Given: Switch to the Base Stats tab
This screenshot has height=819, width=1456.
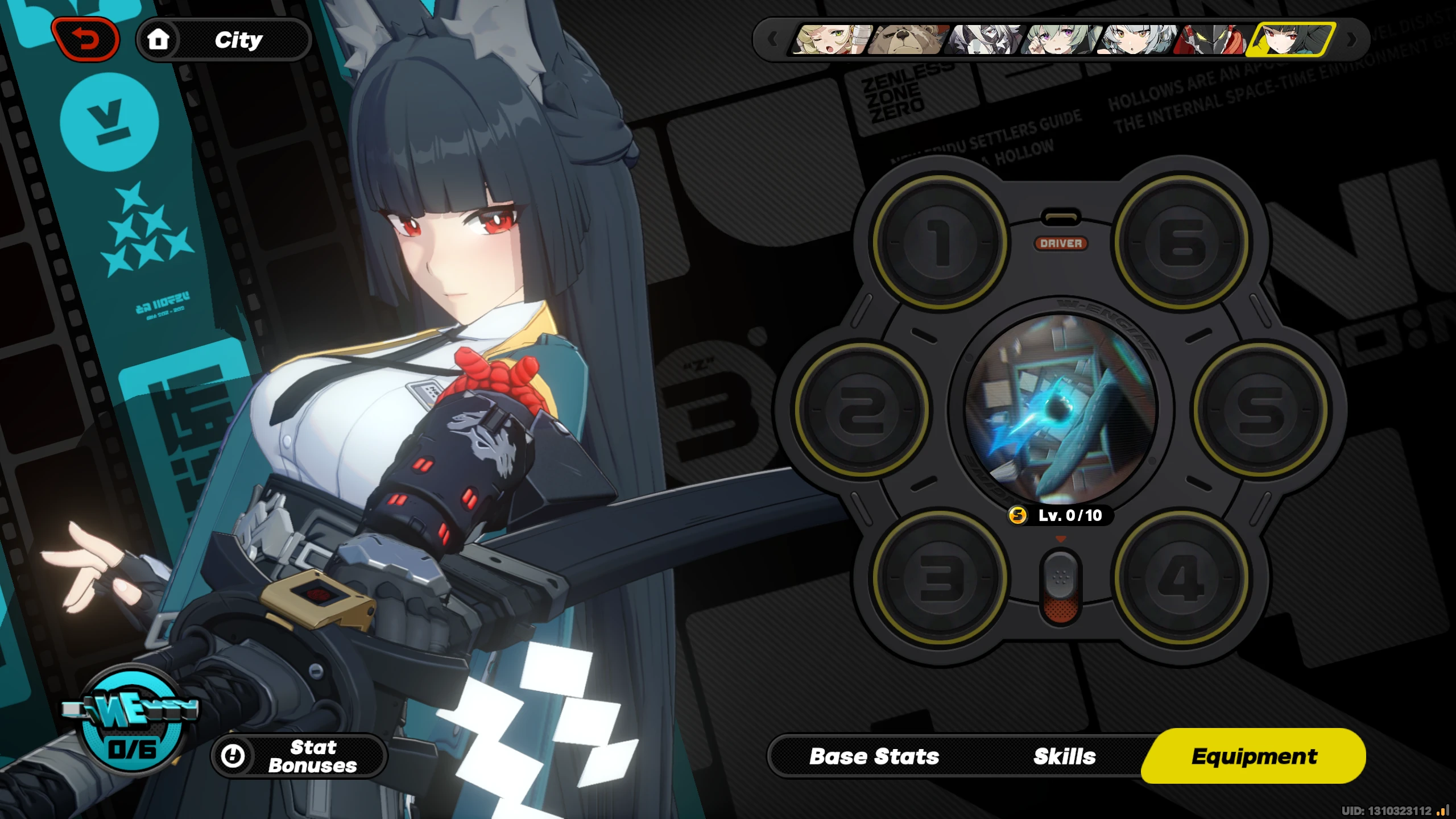Looking at the screenshot, I should pyautogui.click(x=873, y=756).
